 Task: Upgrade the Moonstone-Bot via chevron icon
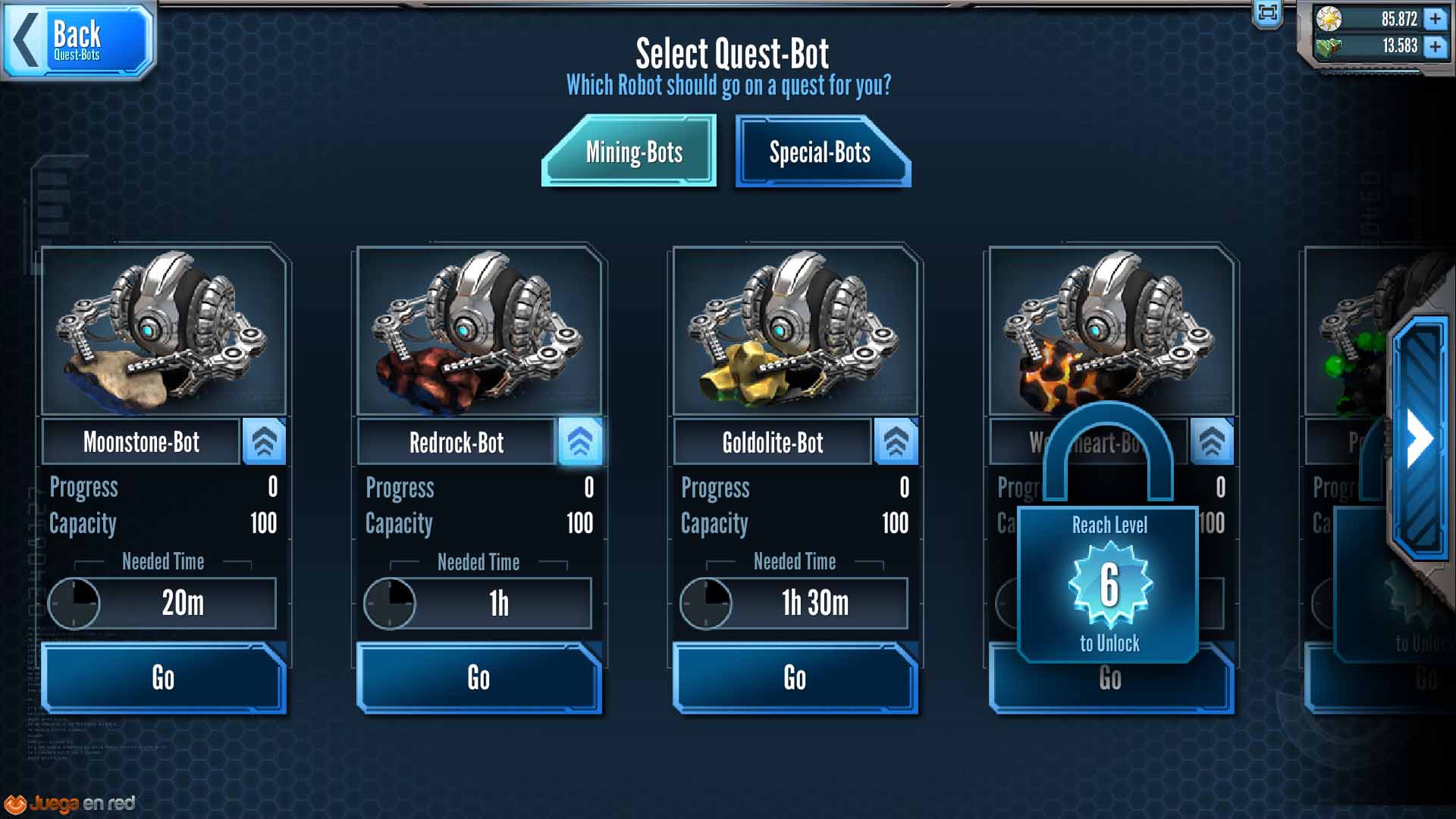[x=264, y=441]
